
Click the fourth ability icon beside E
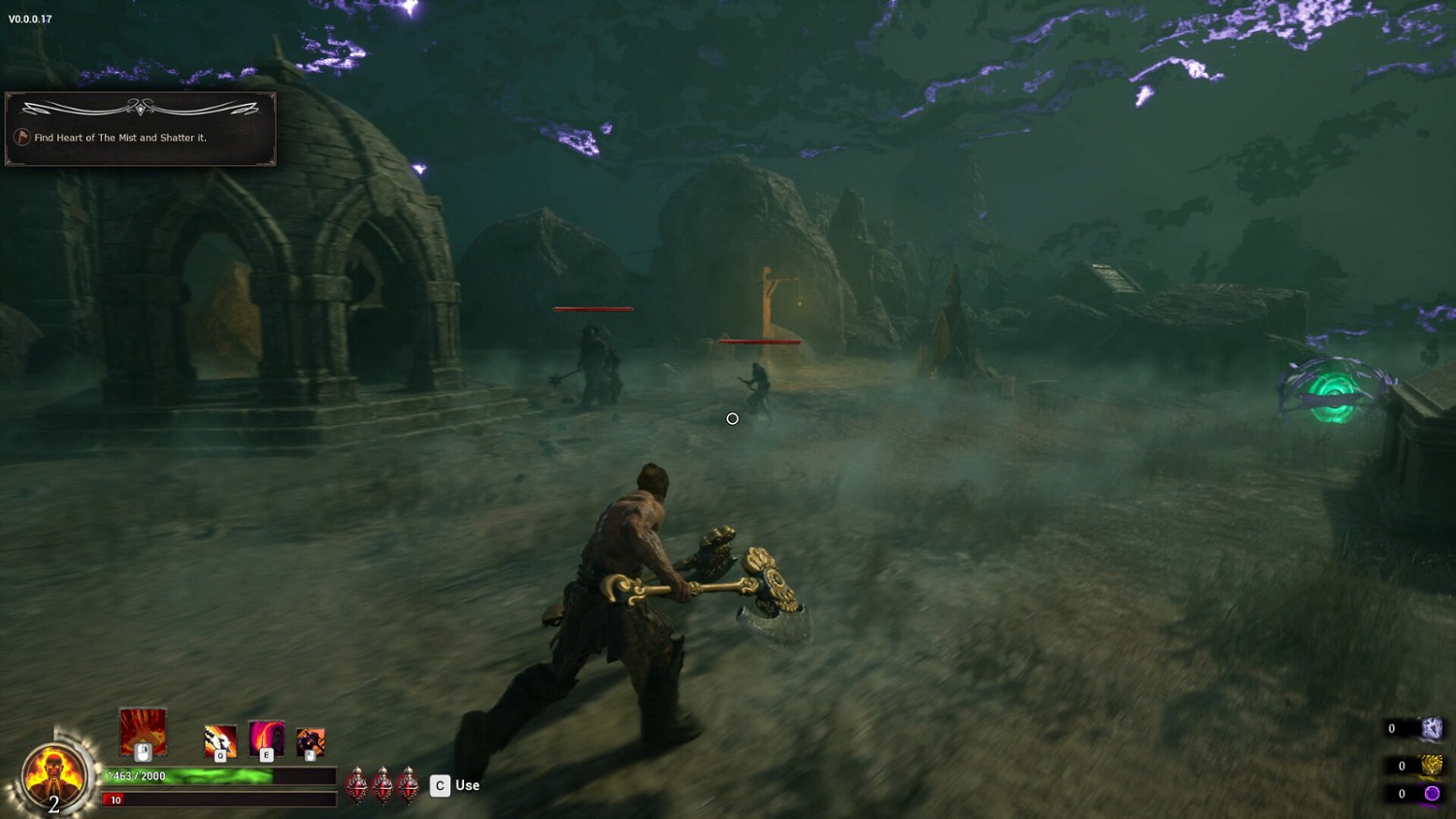click(309, 741)
